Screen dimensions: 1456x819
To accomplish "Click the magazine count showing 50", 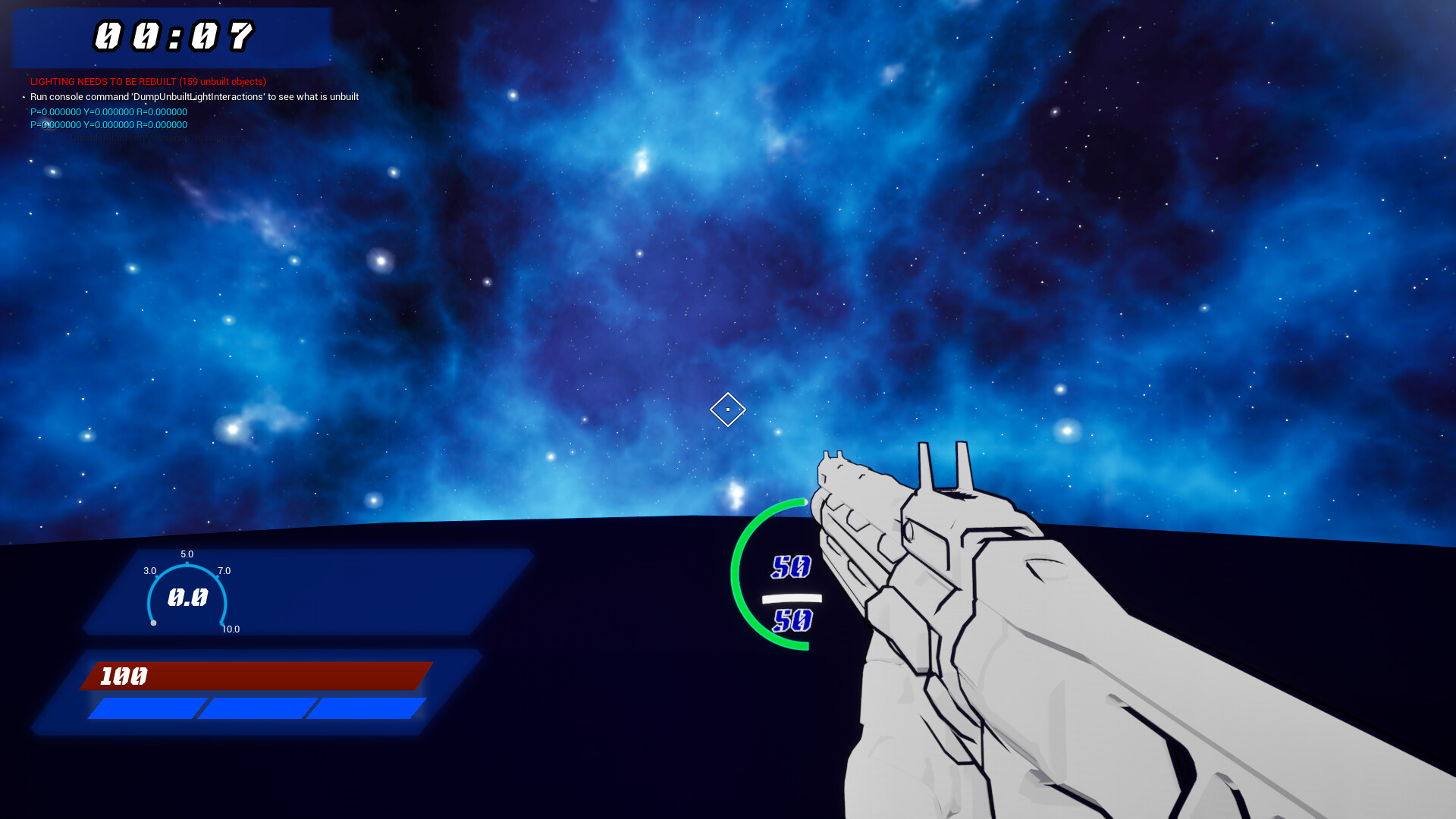I will click(x=791, y=566).
